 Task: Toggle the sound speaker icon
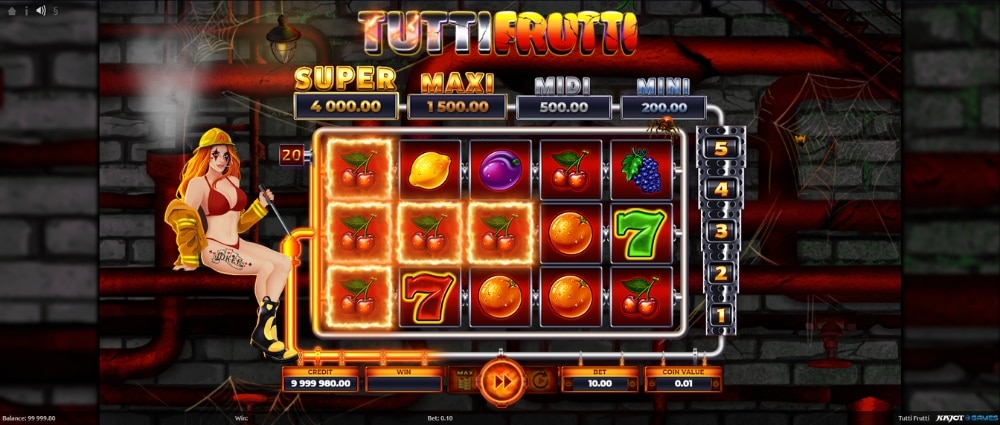tap(41, 10)
